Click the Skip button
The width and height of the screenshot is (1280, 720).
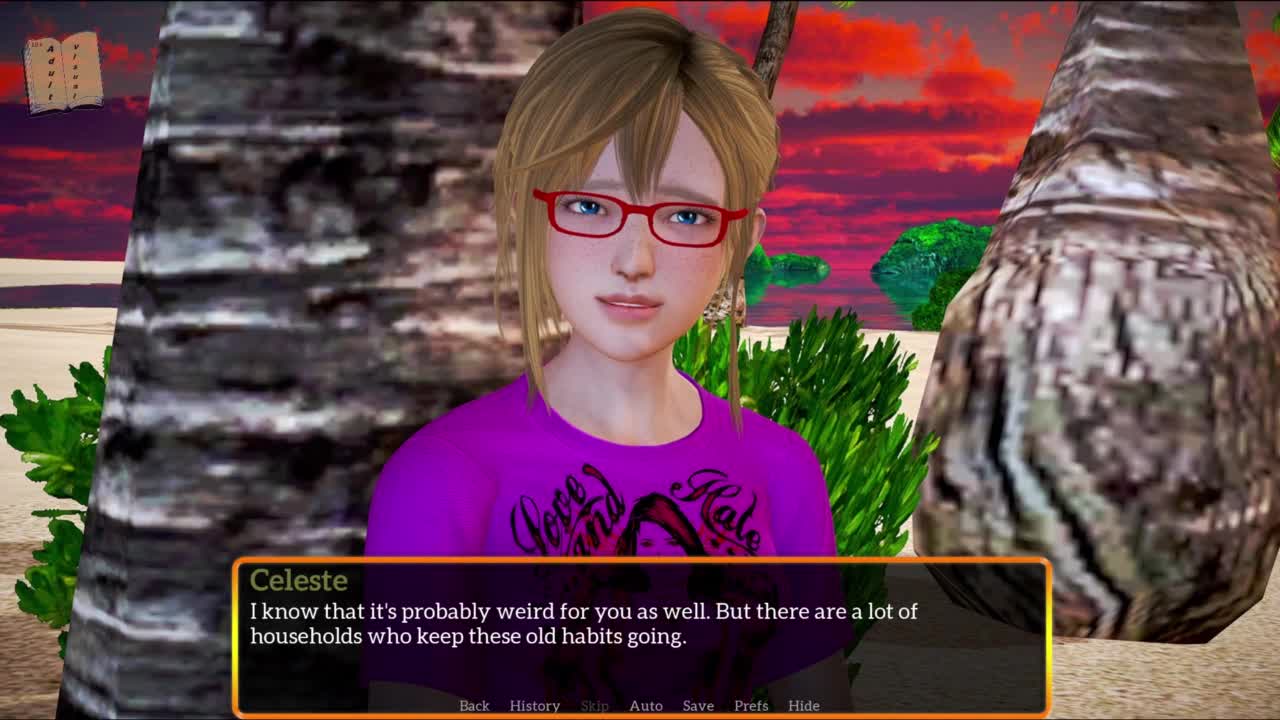pos(594,705)
